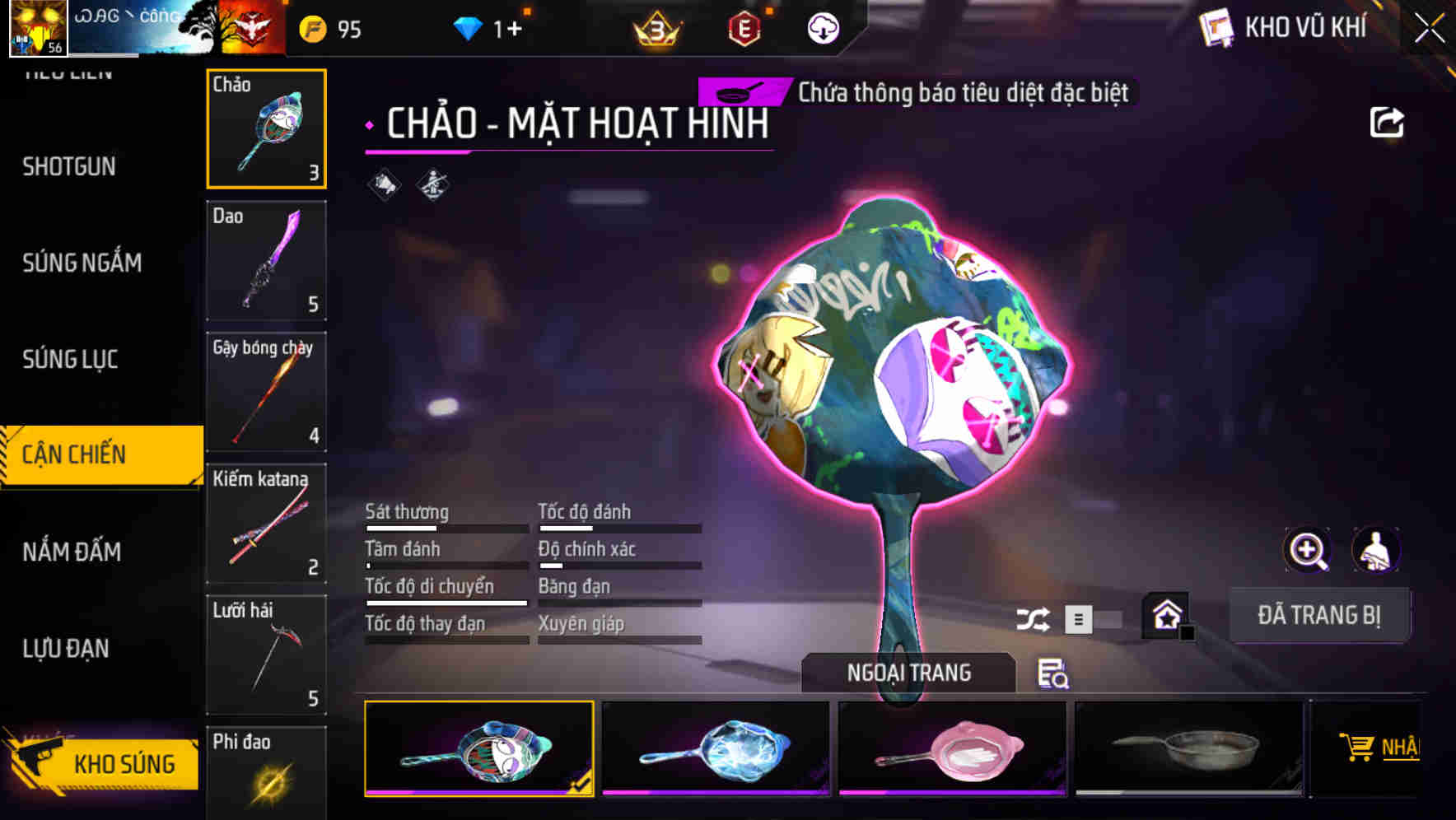The width and height of the screenshot is (1456, 820).
Task: Select the Kiếm katana weapon entry
Action: (266, 524)
